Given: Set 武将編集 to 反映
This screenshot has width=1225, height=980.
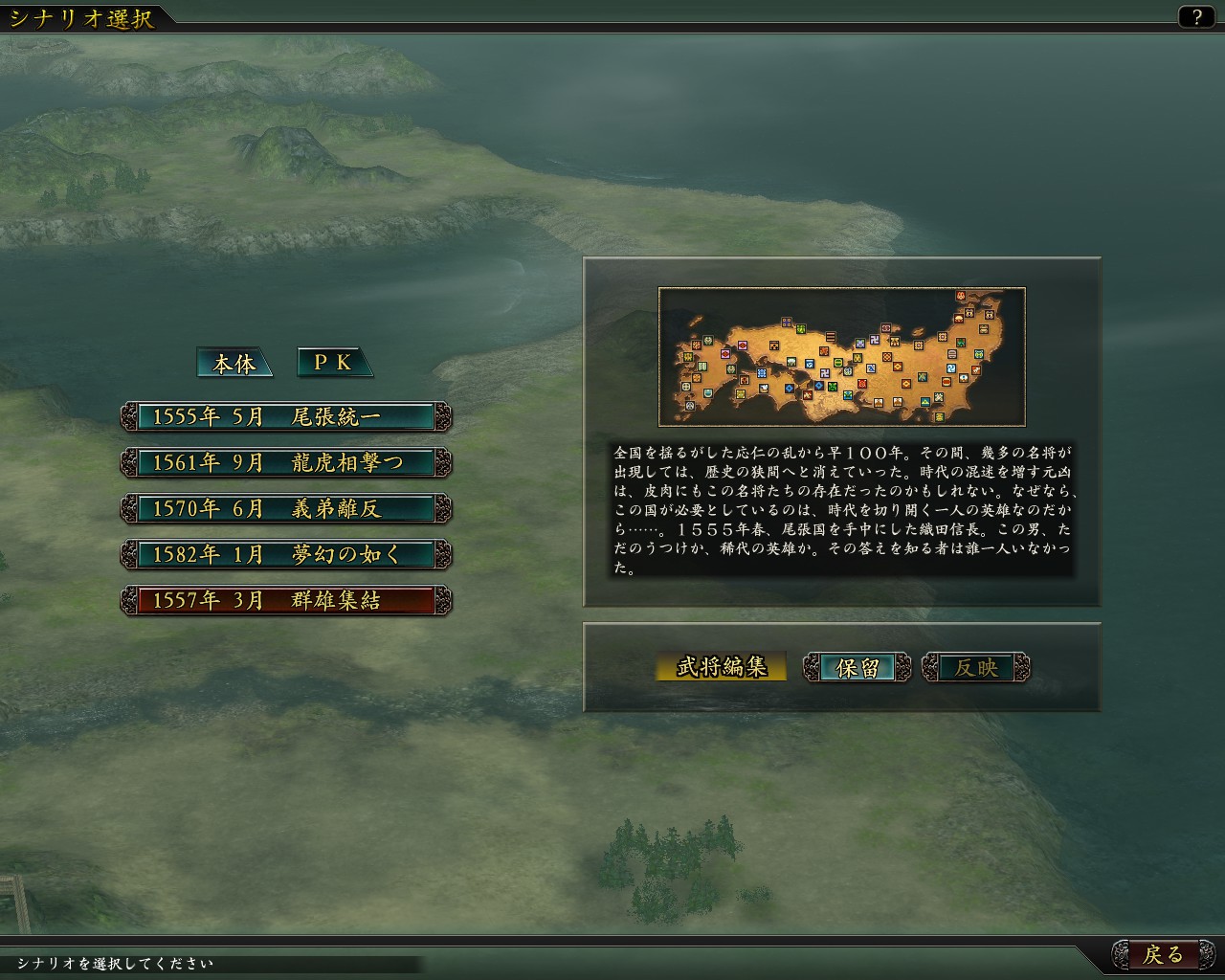Looking at the screenshot, I should [x=975, y=667].
